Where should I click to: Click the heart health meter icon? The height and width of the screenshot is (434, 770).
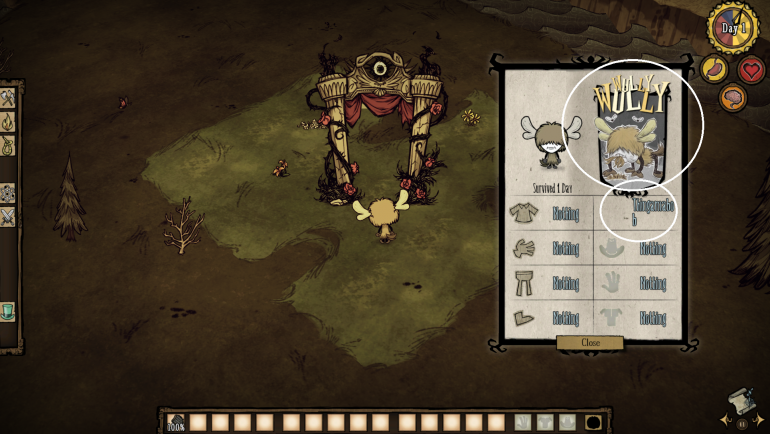[x=751, y=69]
